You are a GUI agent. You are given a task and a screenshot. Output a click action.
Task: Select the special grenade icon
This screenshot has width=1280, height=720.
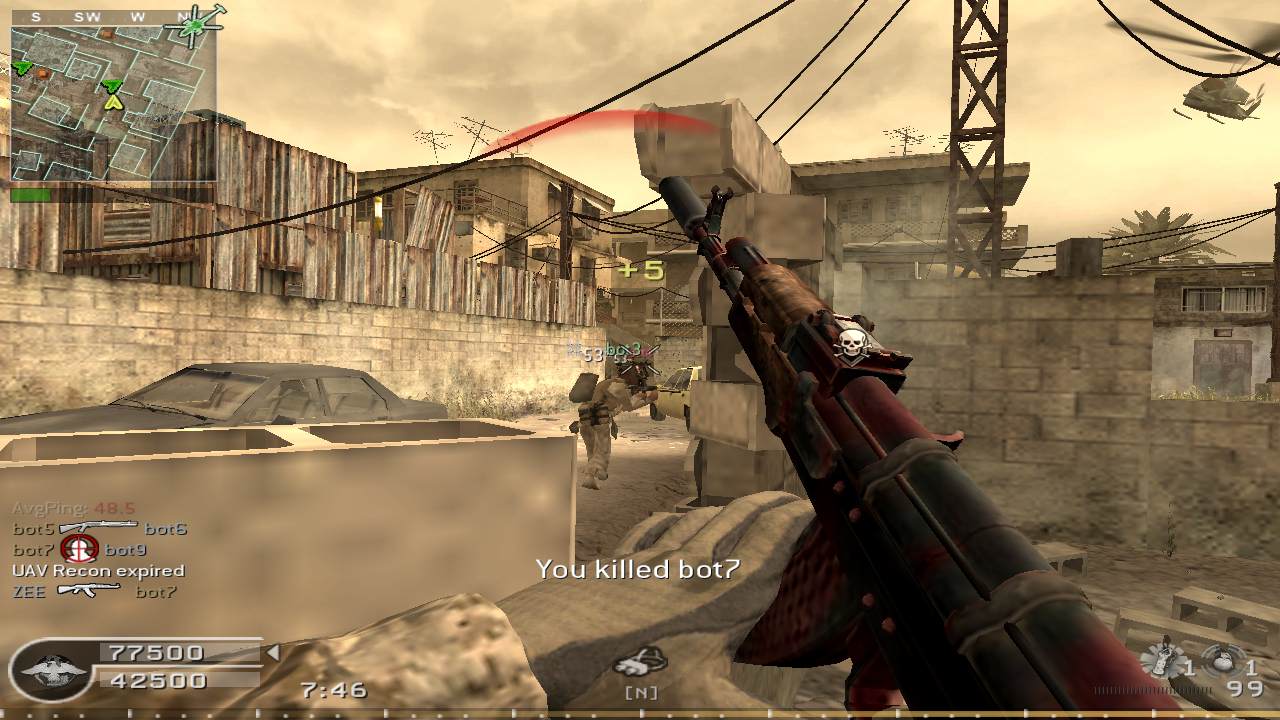tap(1160, 662)
